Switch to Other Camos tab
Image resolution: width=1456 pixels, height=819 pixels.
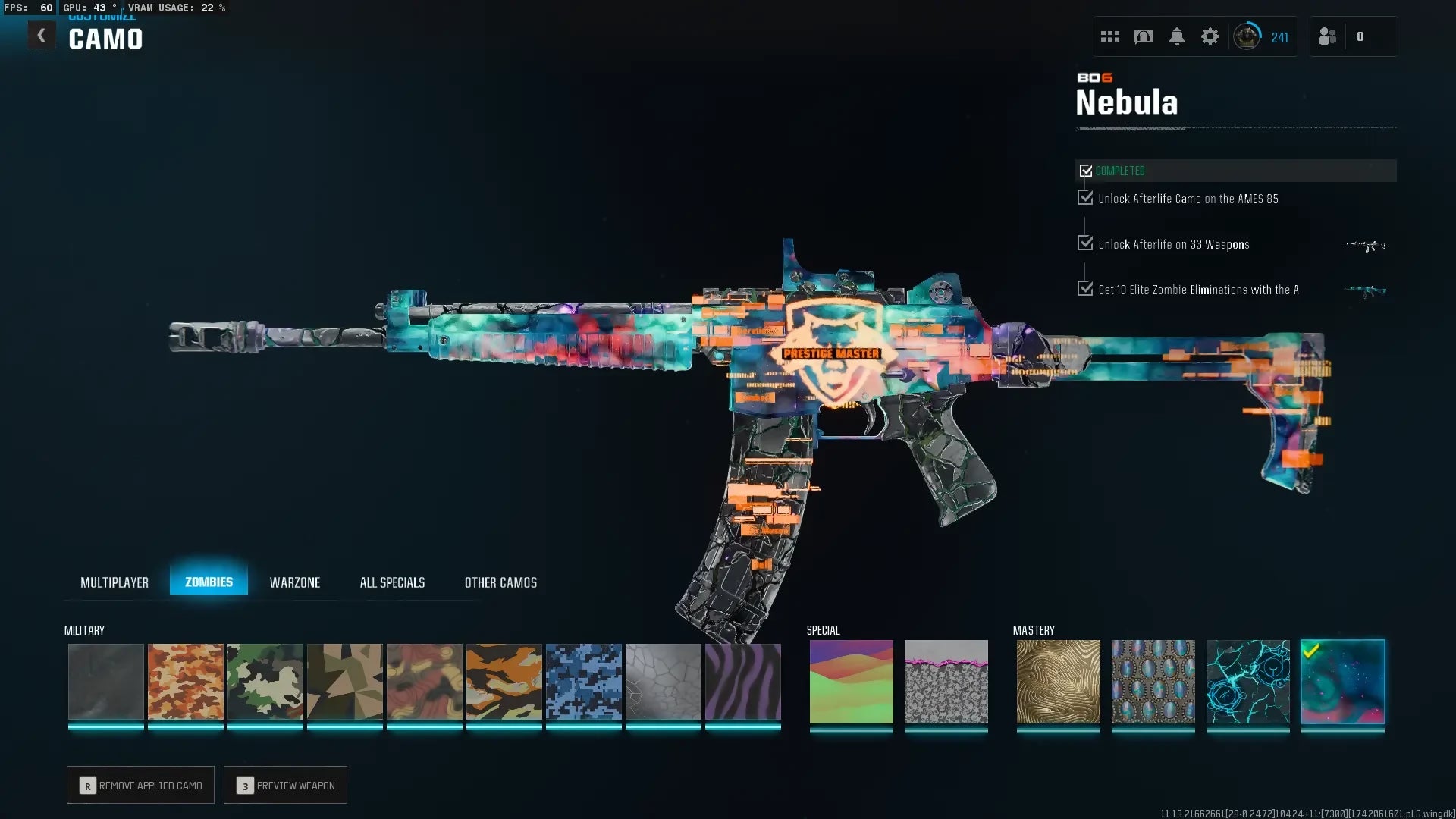pos(500,582)
